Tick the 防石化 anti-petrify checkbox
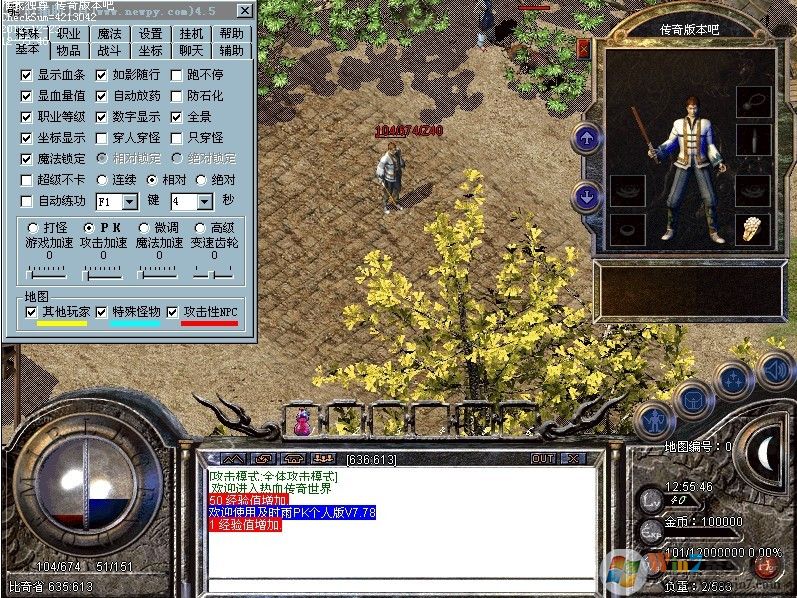The width and height of the screenshot is (797, 598). click(176, 97)
